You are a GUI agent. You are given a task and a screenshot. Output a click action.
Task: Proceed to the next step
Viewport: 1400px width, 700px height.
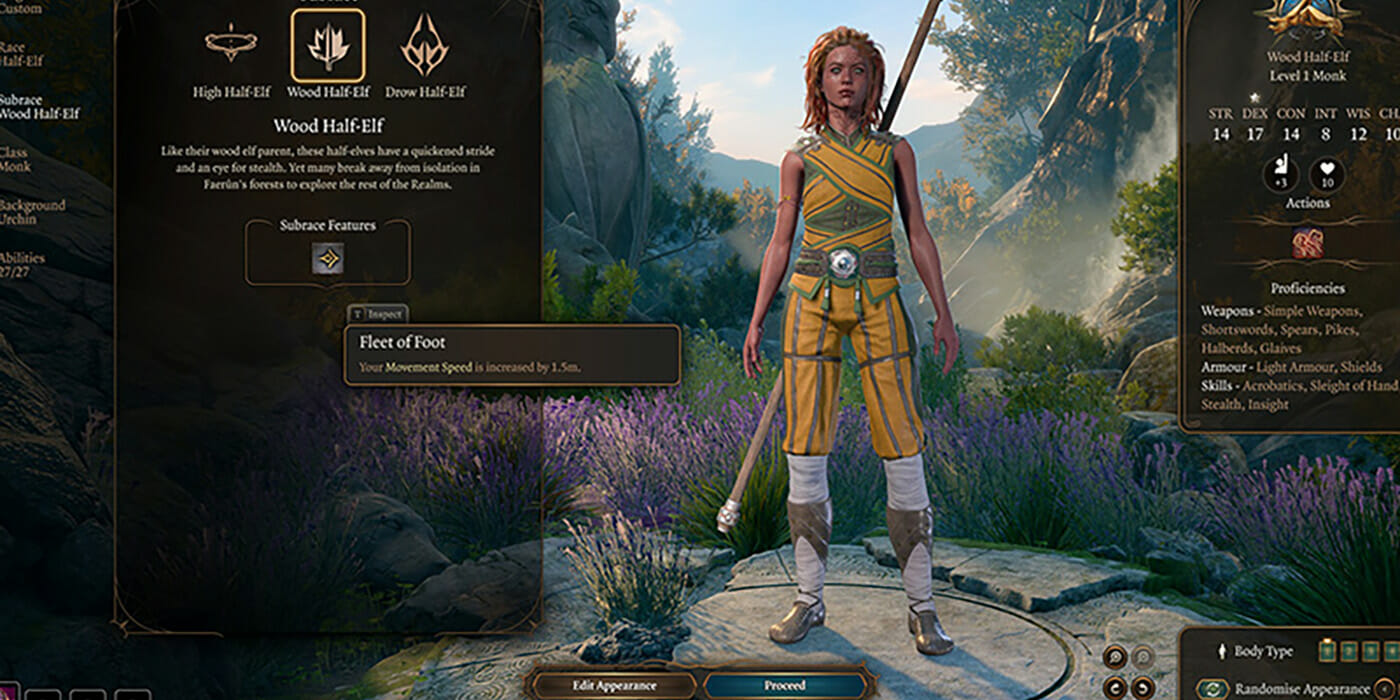click(785, 685)
